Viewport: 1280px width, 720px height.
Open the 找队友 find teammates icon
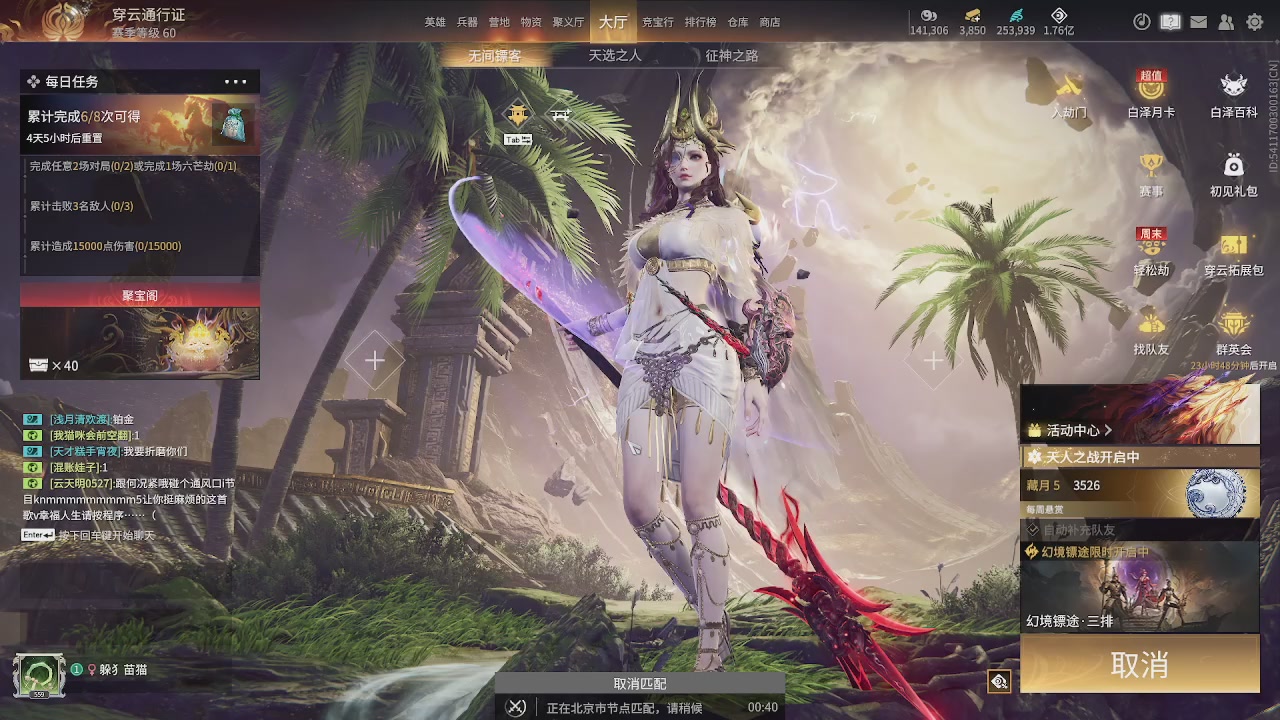click(x=1151, y=332)
